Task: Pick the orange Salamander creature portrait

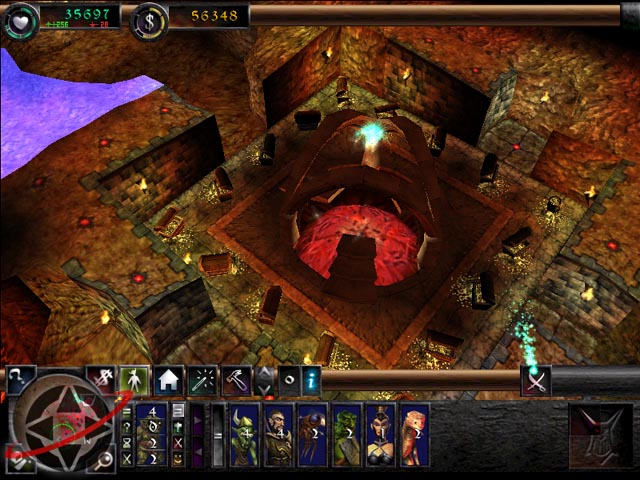Action: click(413, 435)
